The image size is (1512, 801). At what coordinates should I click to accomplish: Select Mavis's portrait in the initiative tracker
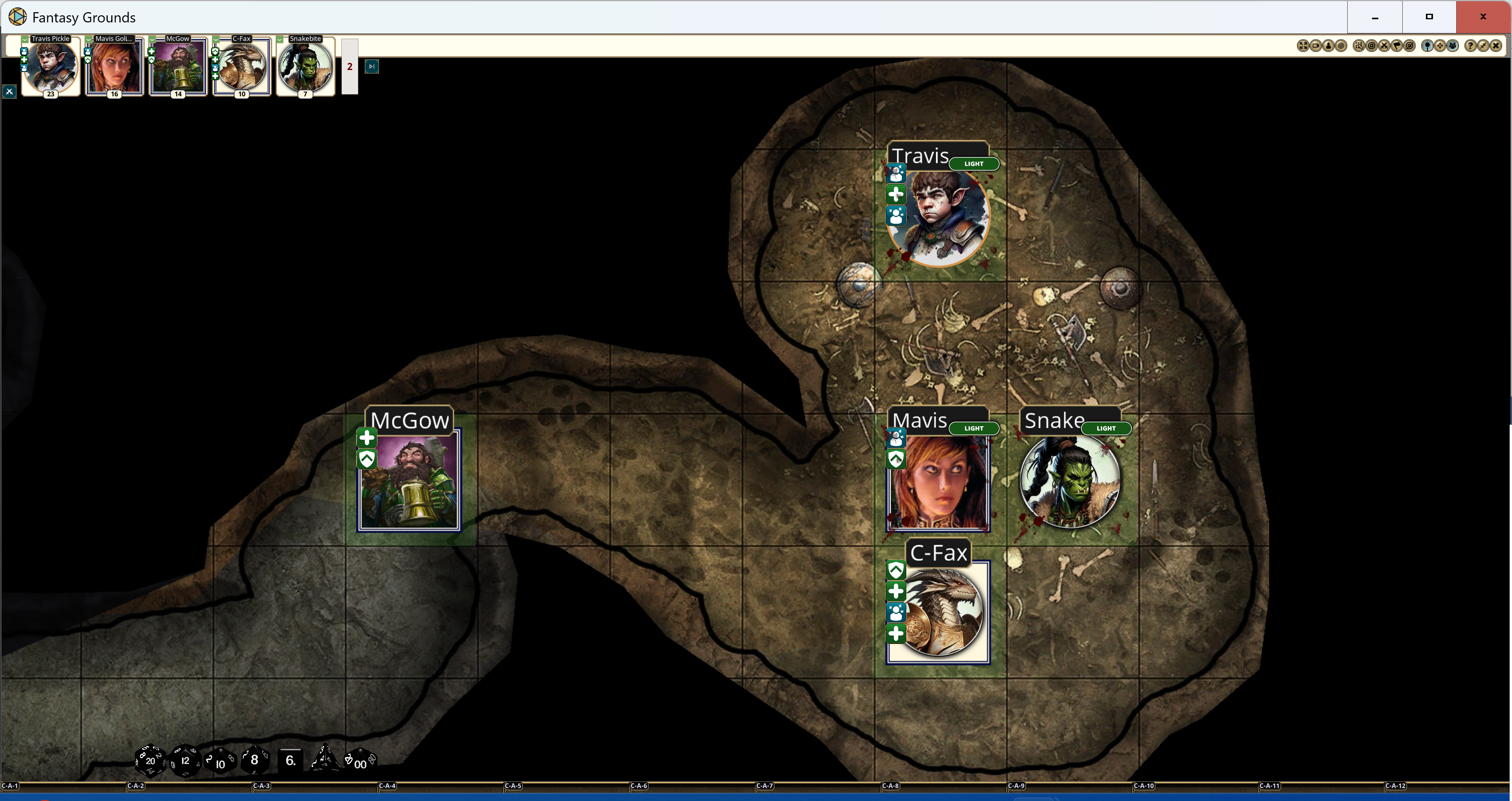pos(114,66)
